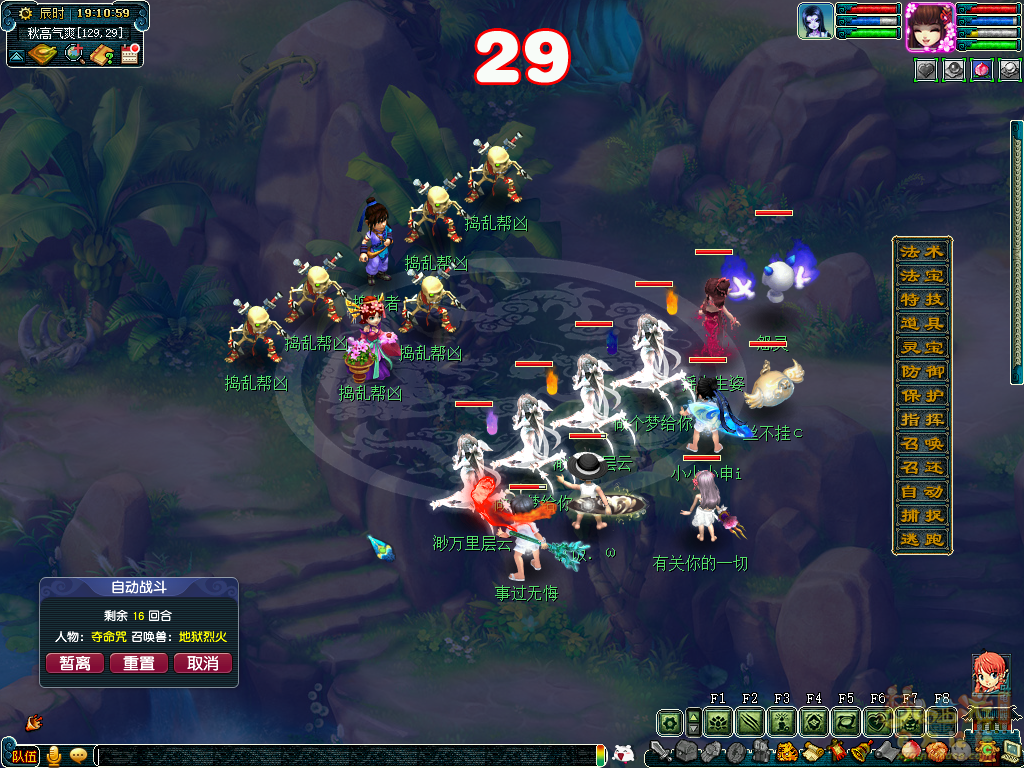Activate the F1 lotus skill shortcut
Screen dimensions: 1024x768
pyautogui.click(x=718, y=721)
